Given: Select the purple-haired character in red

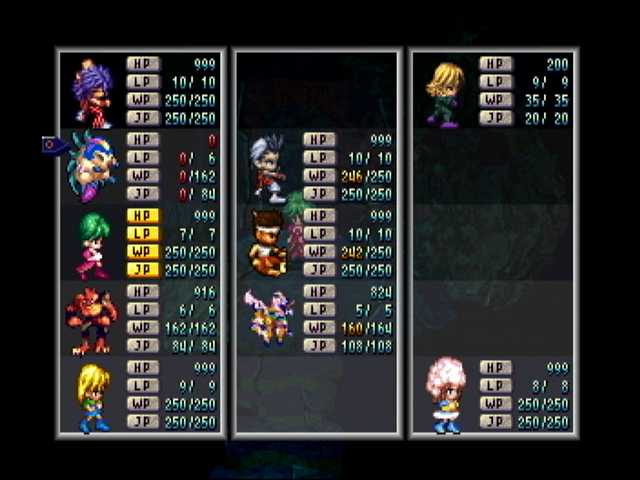Looking at the screenshot, I should click(x=93, y=91).
